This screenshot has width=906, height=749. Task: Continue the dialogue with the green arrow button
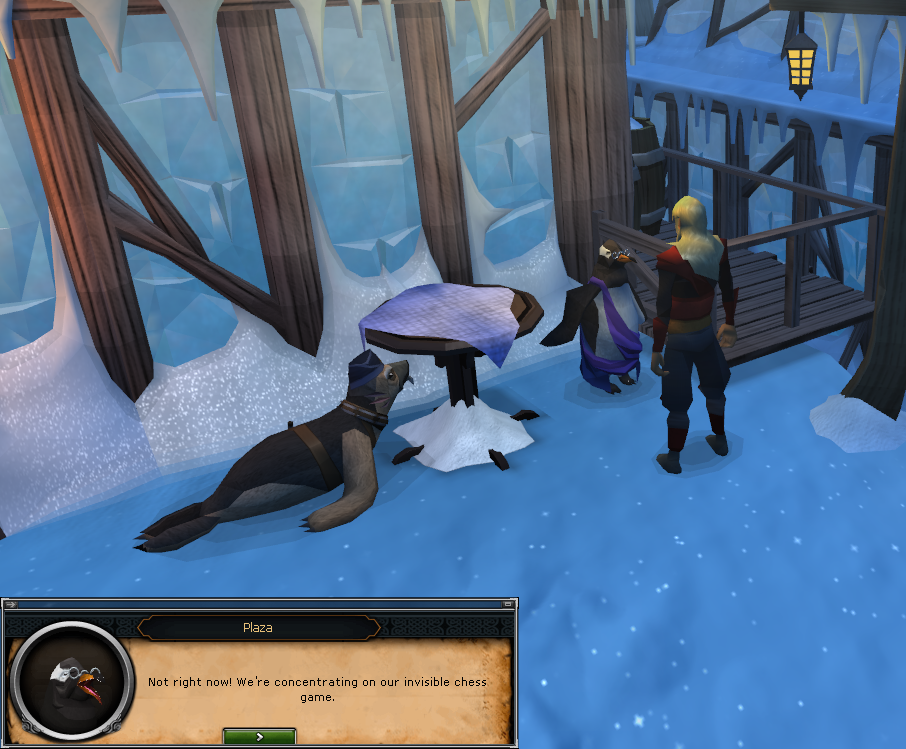(259, 736)
